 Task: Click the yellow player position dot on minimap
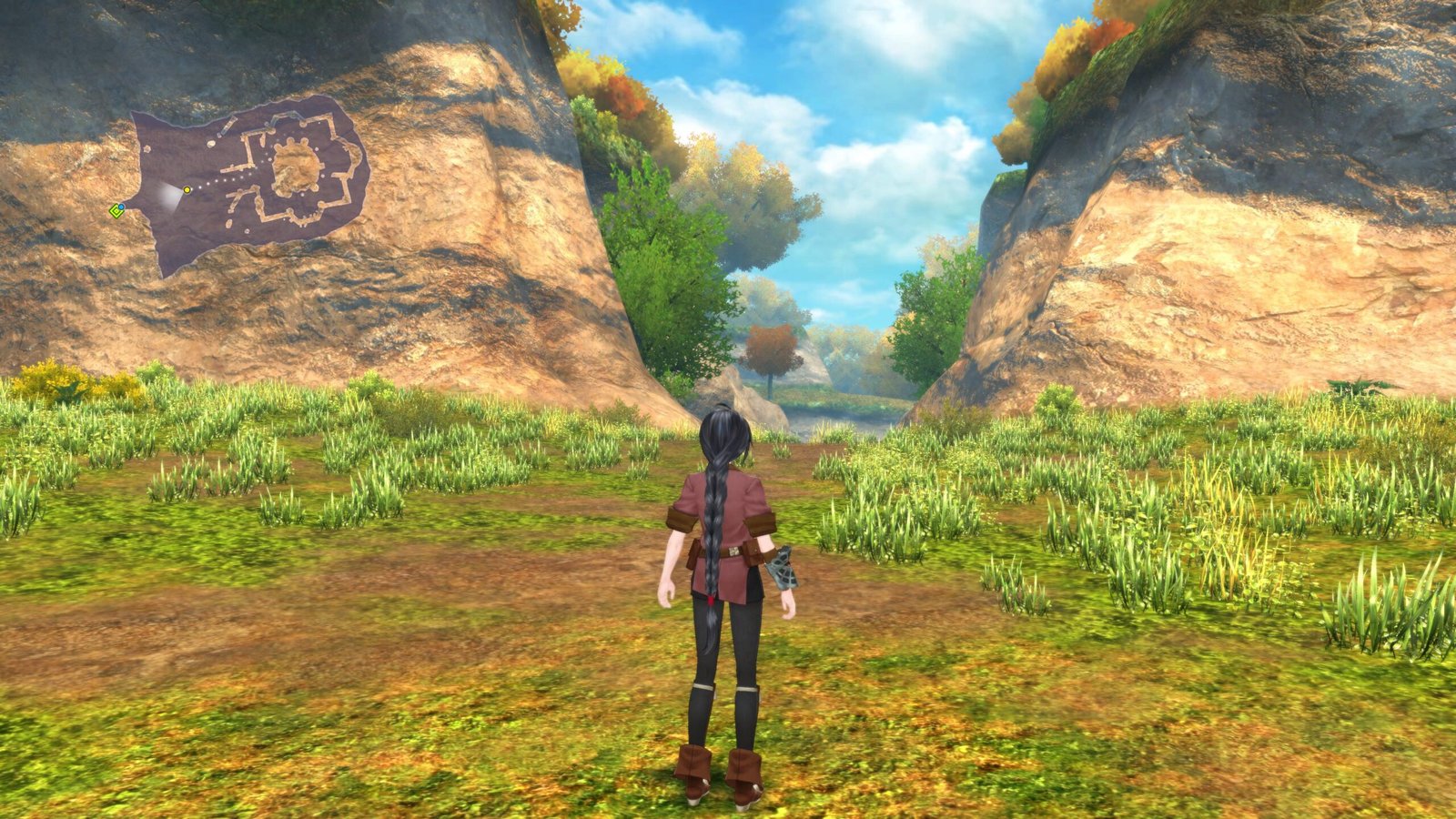pos(187,190)
